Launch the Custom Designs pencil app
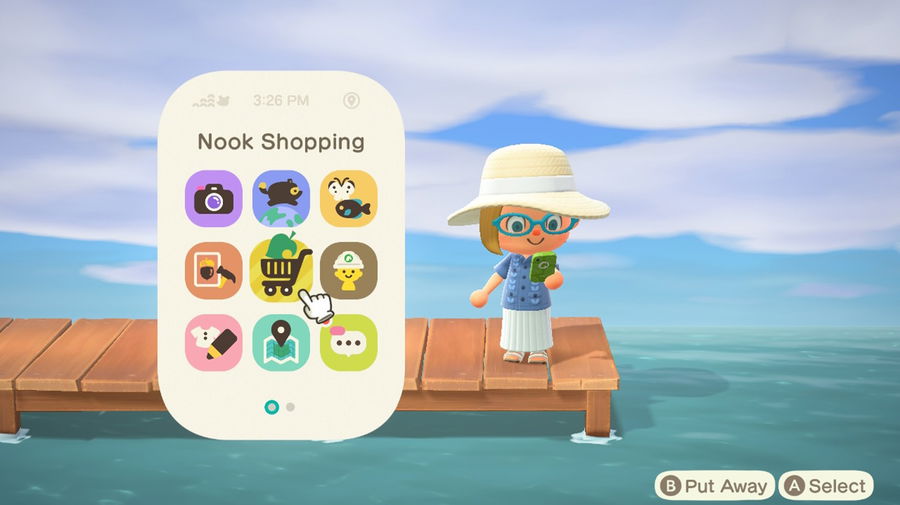The width and height of the screenshot is (900, 505). 214,343
